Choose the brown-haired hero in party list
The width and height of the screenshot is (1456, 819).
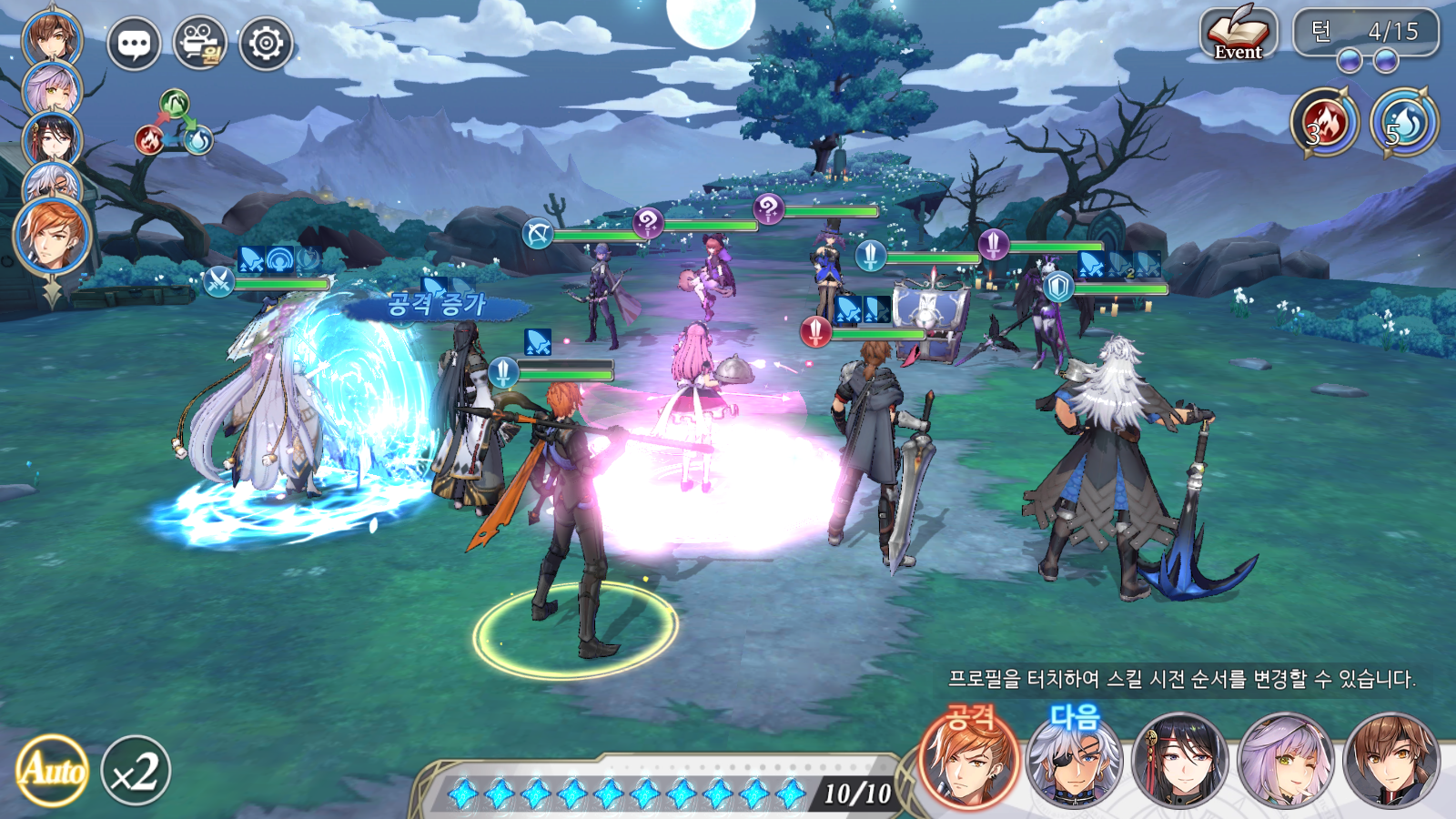(51, 36)
